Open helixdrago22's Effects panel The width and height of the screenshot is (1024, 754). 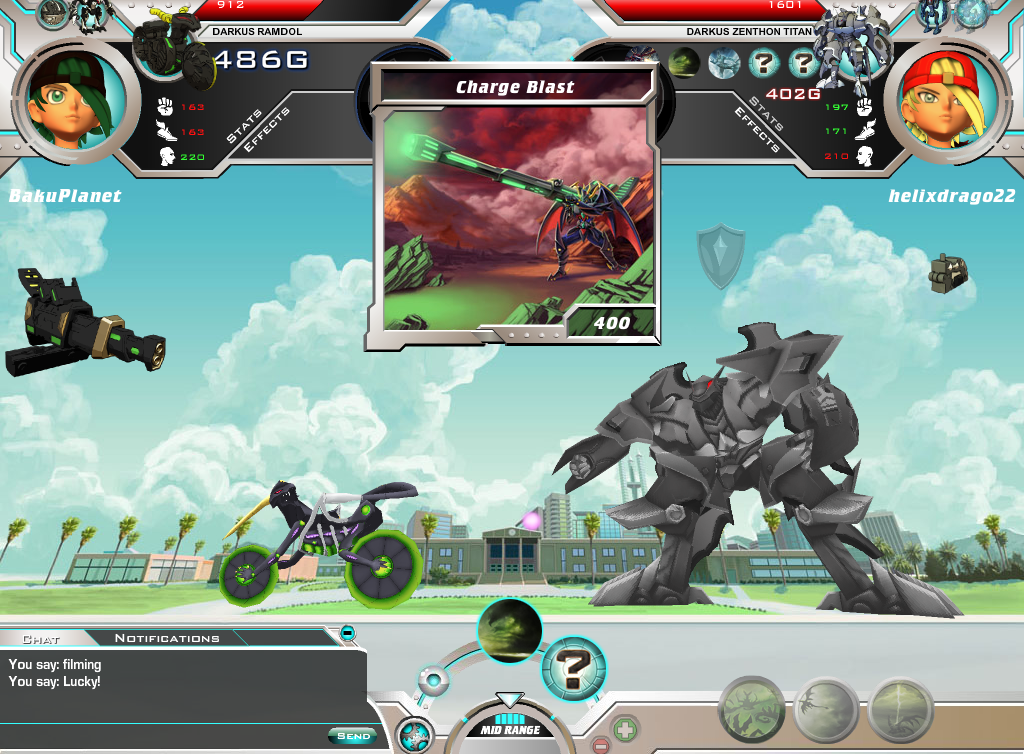pyautogui.click(x=757, y=132)
